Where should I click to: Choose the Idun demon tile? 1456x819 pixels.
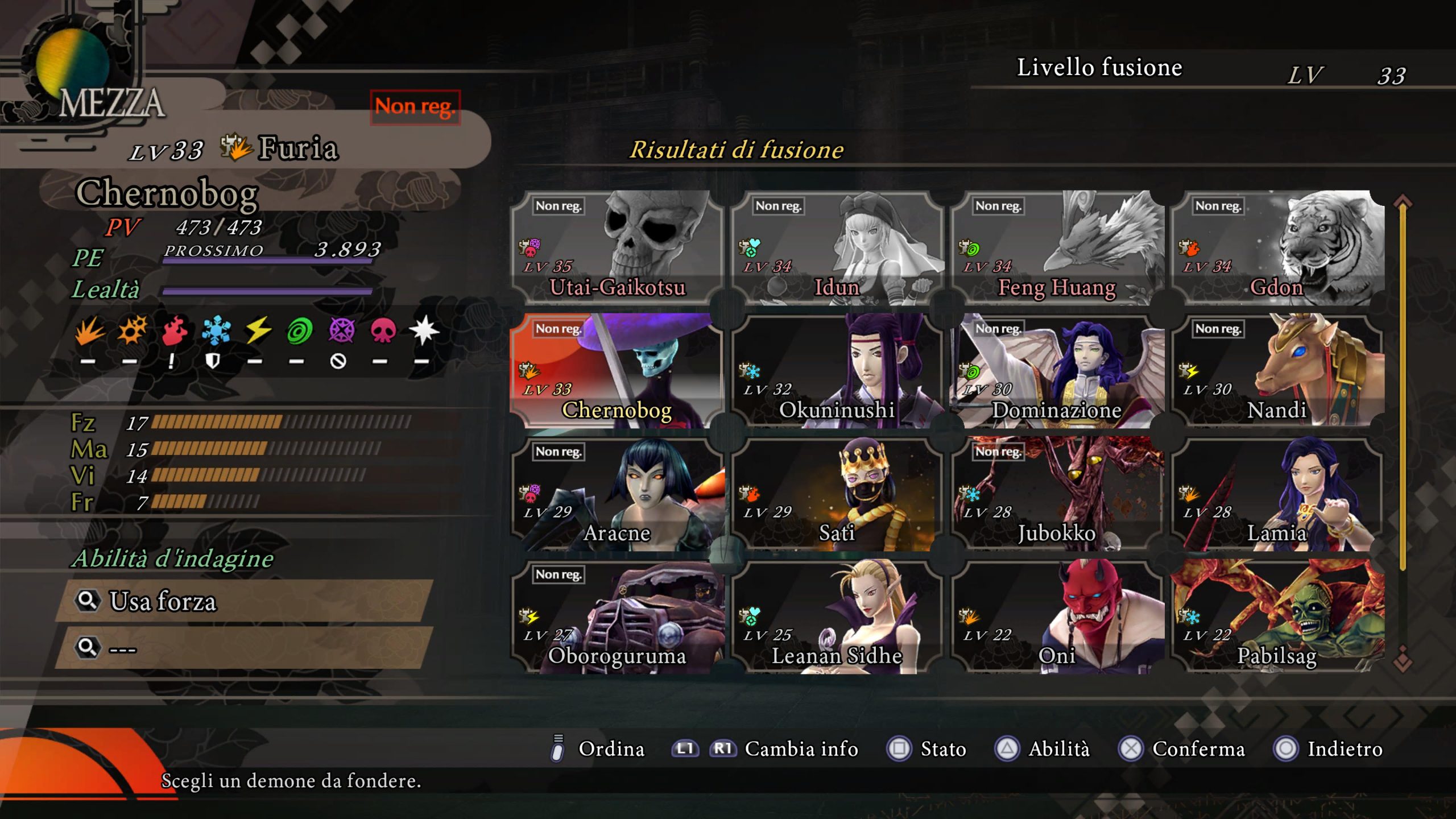pos(837,248)
